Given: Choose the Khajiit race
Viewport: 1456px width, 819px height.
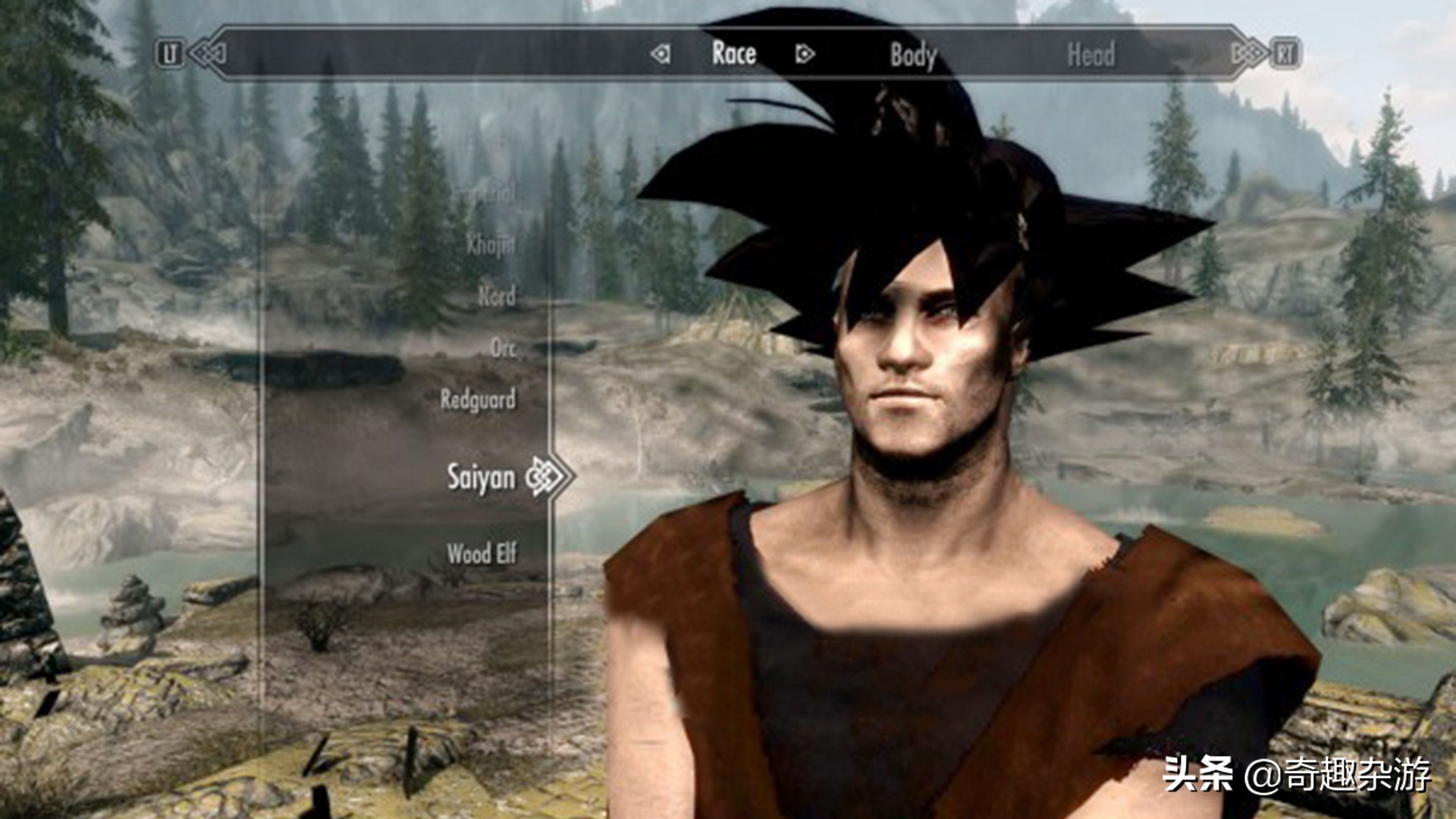Looking at the screenshot, I should (x=491, y=244).
